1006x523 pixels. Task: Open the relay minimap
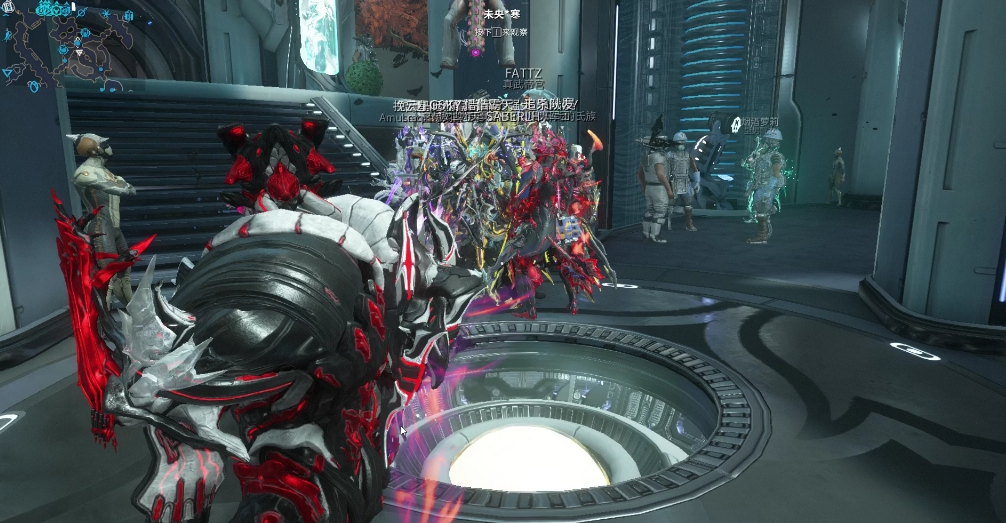pos(62,45)
